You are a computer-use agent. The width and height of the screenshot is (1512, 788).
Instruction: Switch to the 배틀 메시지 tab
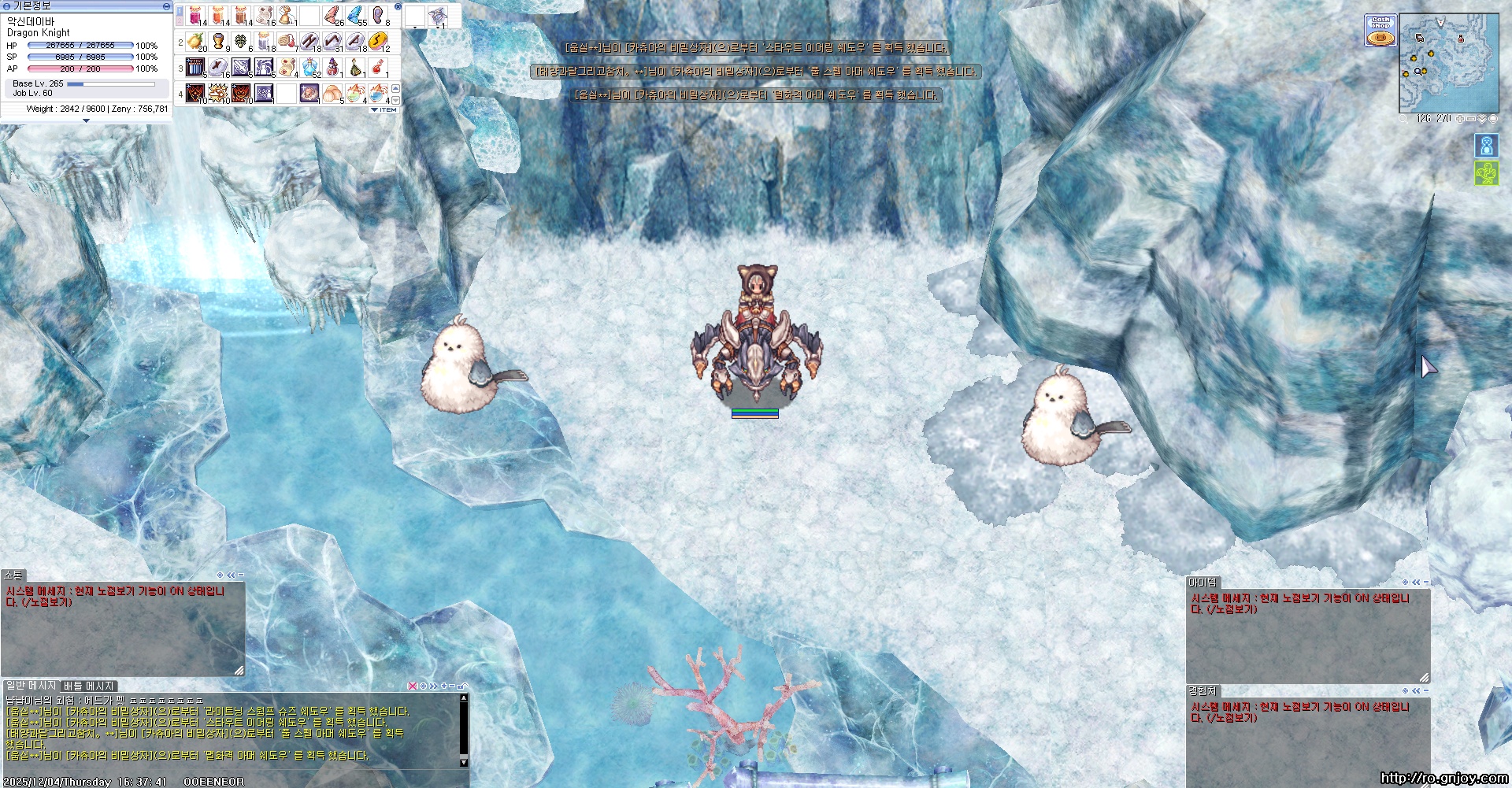tap(89, 686)
